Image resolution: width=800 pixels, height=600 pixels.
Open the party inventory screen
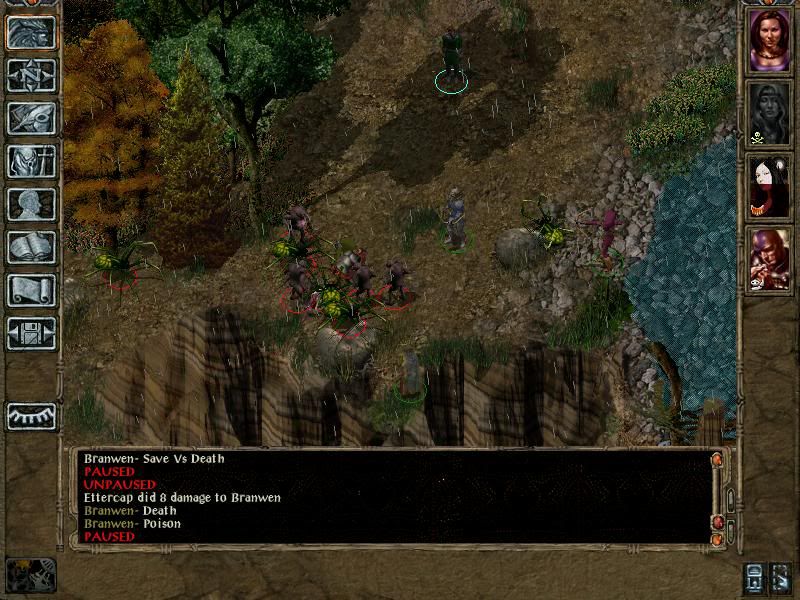click(x=31, y=161)
